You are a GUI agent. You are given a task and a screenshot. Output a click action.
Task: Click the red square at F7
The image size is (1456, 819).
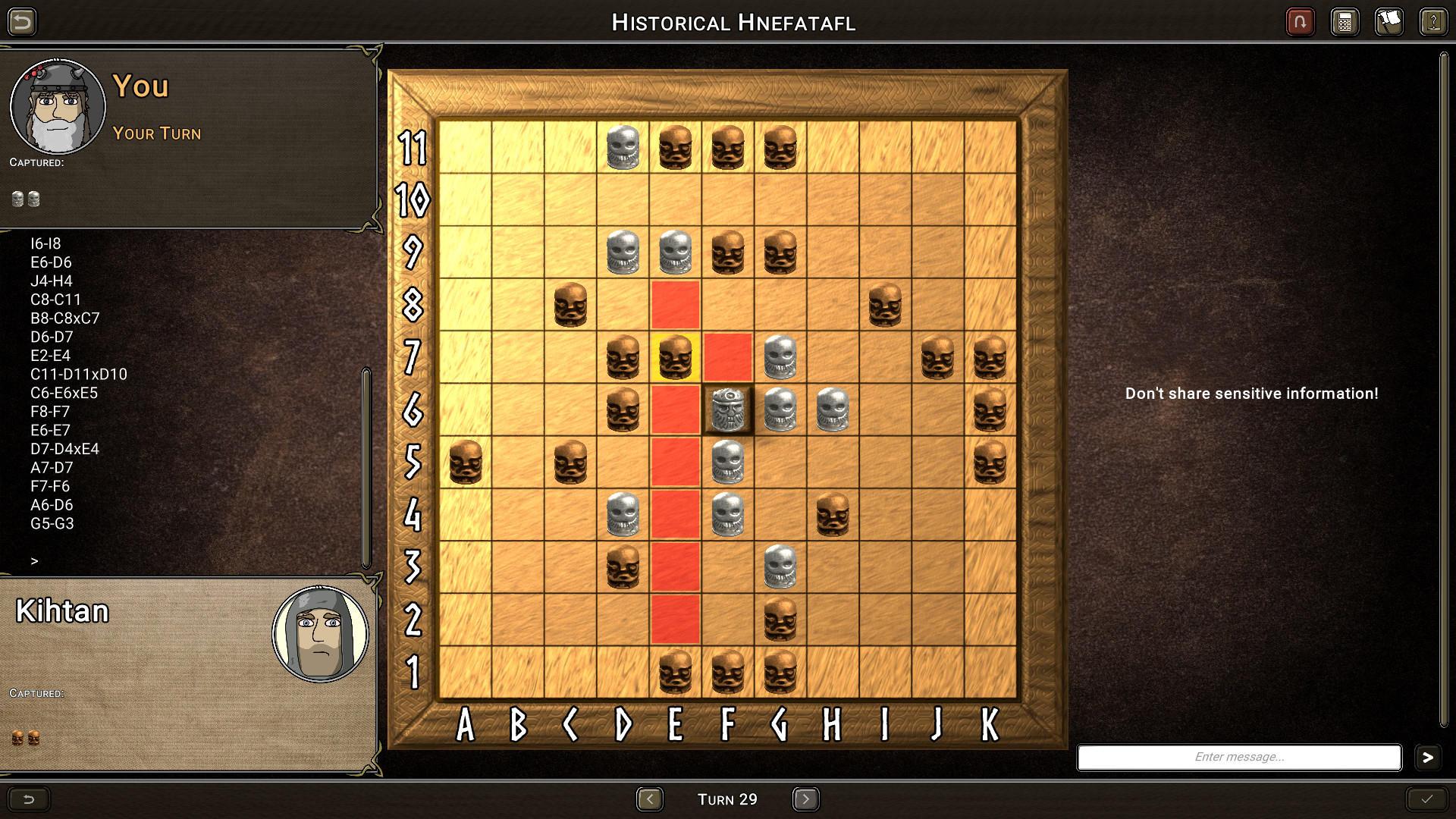pos(726,356)
